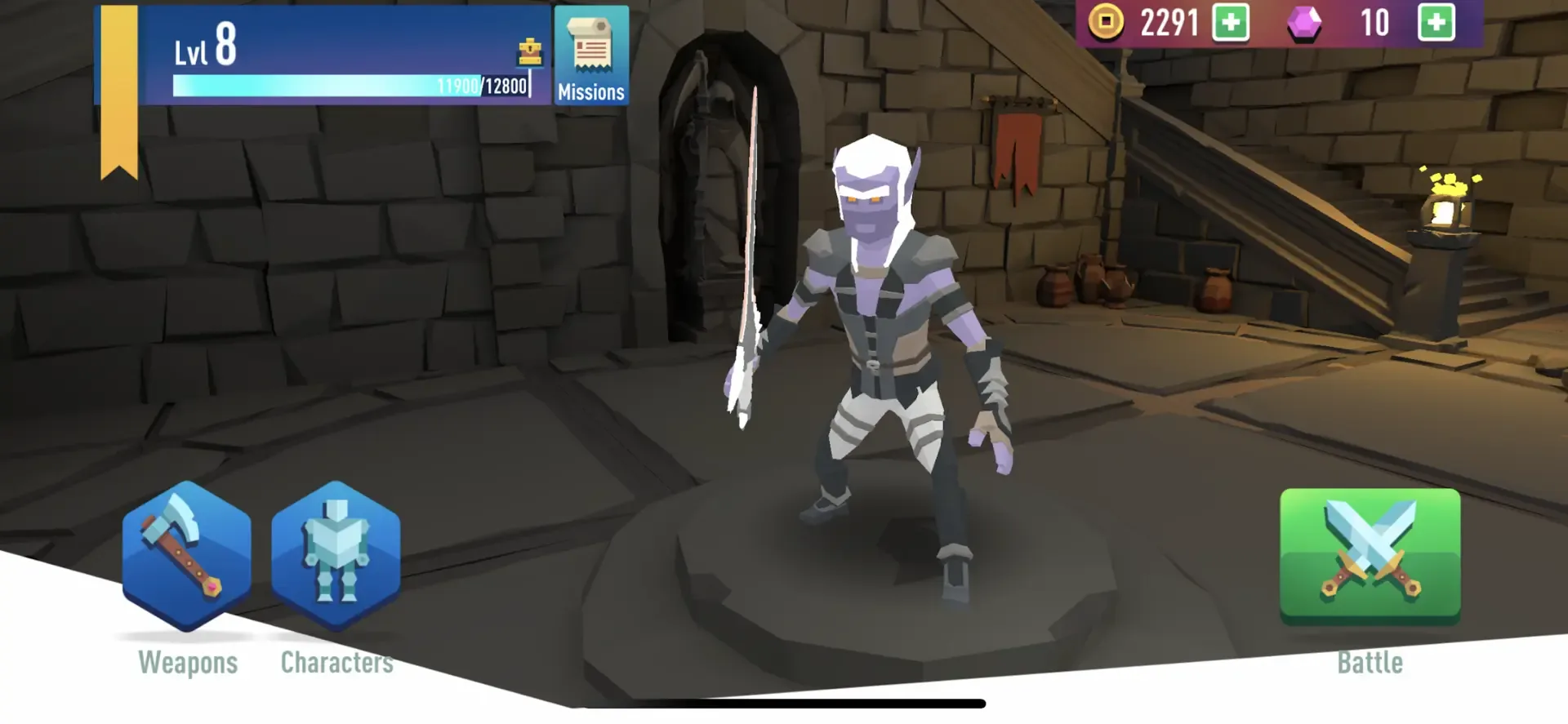Screen dimensions: 1568x724
Task: Tap the purple gem currency icon
Action: (x=1304, y=22)
